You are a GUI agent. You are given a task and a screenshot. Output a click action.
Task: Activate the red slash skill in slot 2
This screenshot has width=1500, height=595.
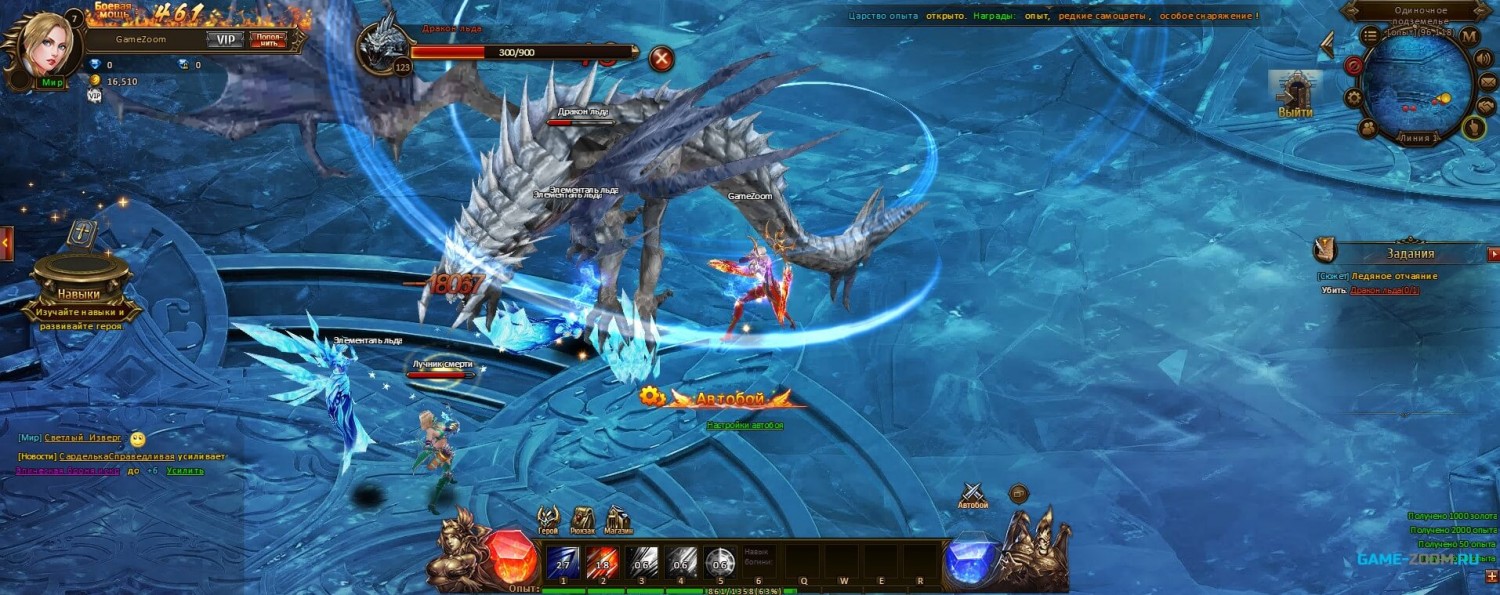click(x=602, y=561)
